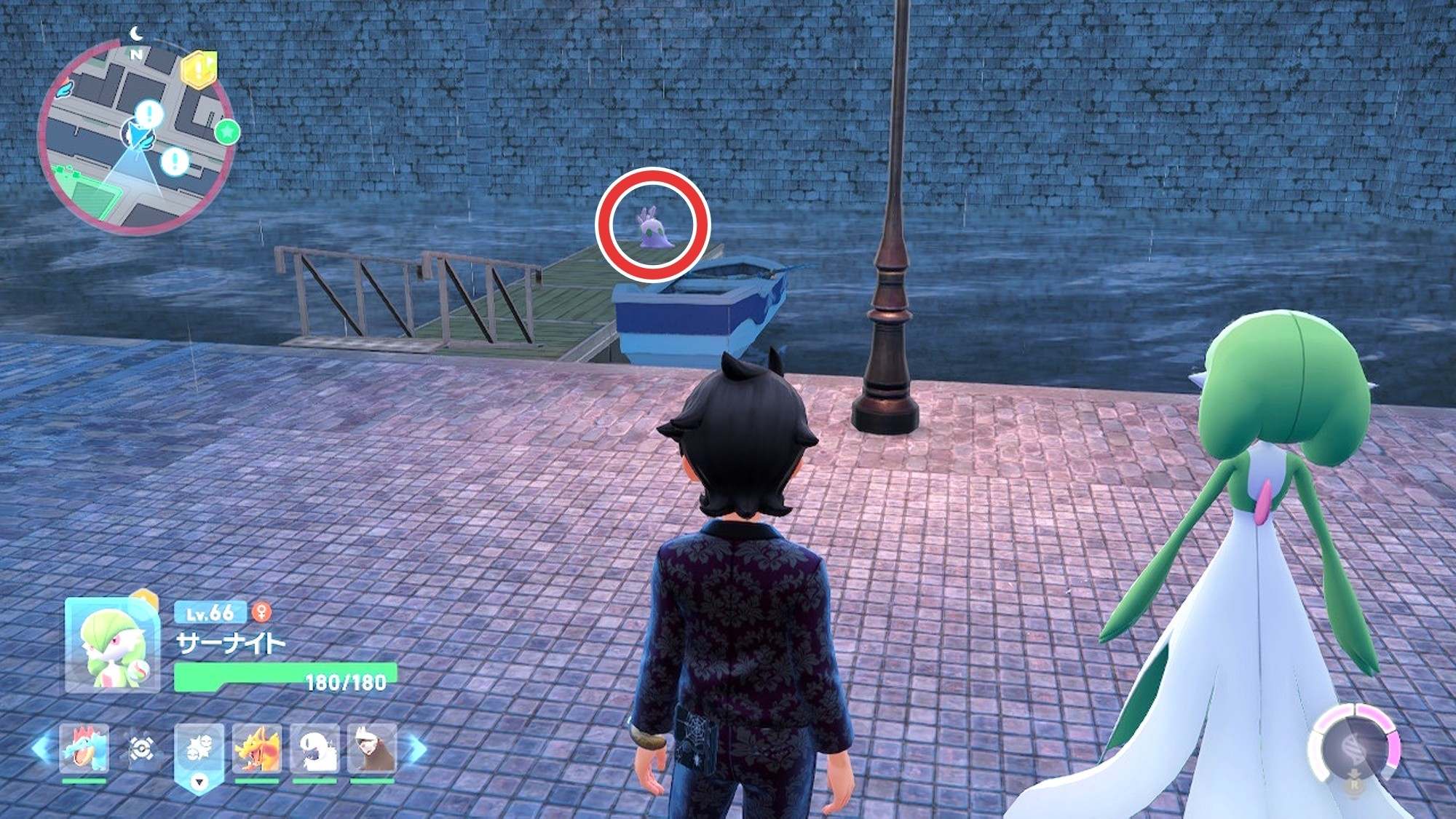Click the green star marker on minimap
The height and width of the screenshot is (819, 1456).
point(227,132)
